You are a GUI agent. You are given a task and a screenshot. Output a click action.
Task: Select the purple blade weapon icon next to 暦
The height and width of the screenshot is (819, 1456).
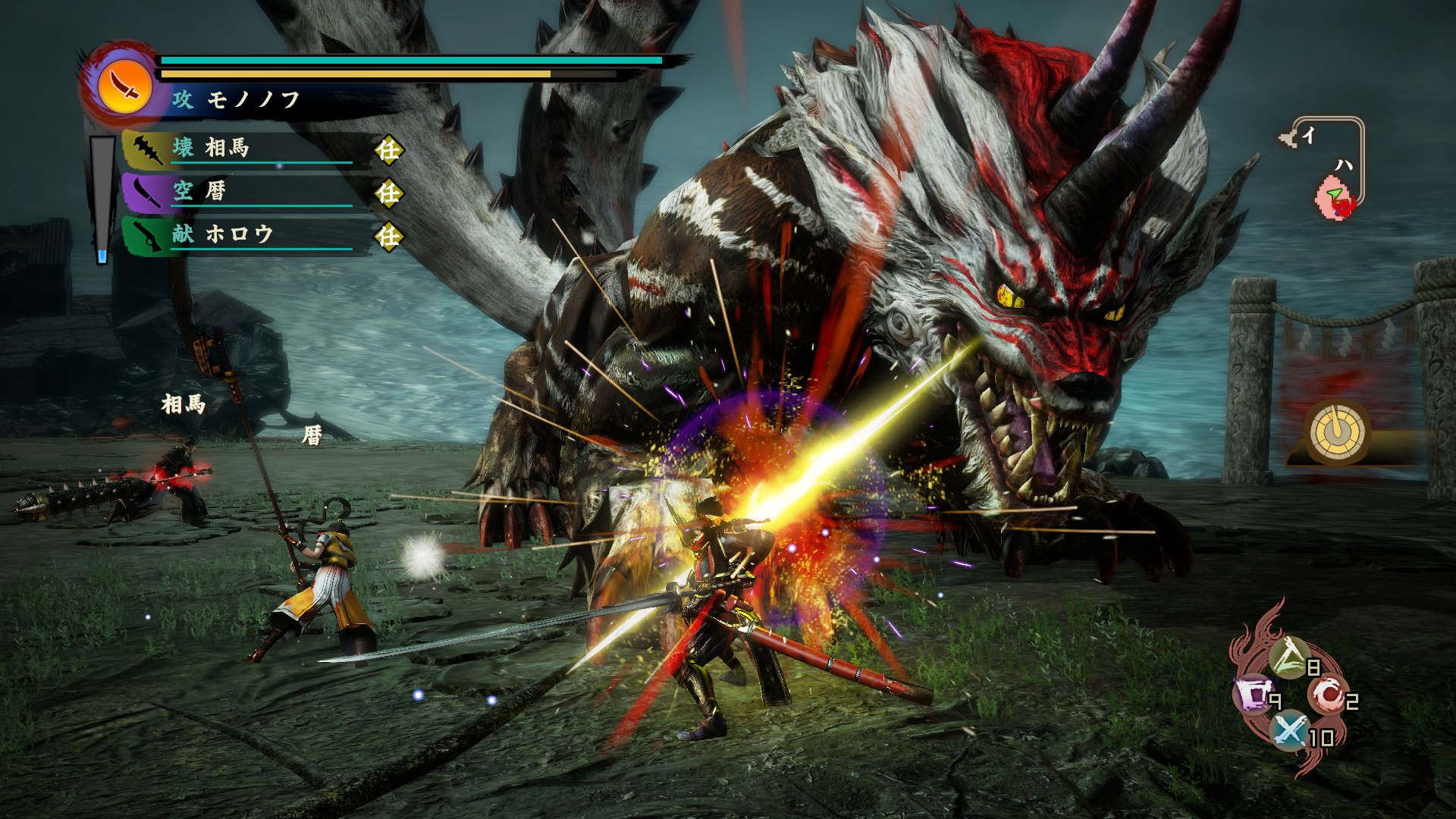[x=148, y=193]
